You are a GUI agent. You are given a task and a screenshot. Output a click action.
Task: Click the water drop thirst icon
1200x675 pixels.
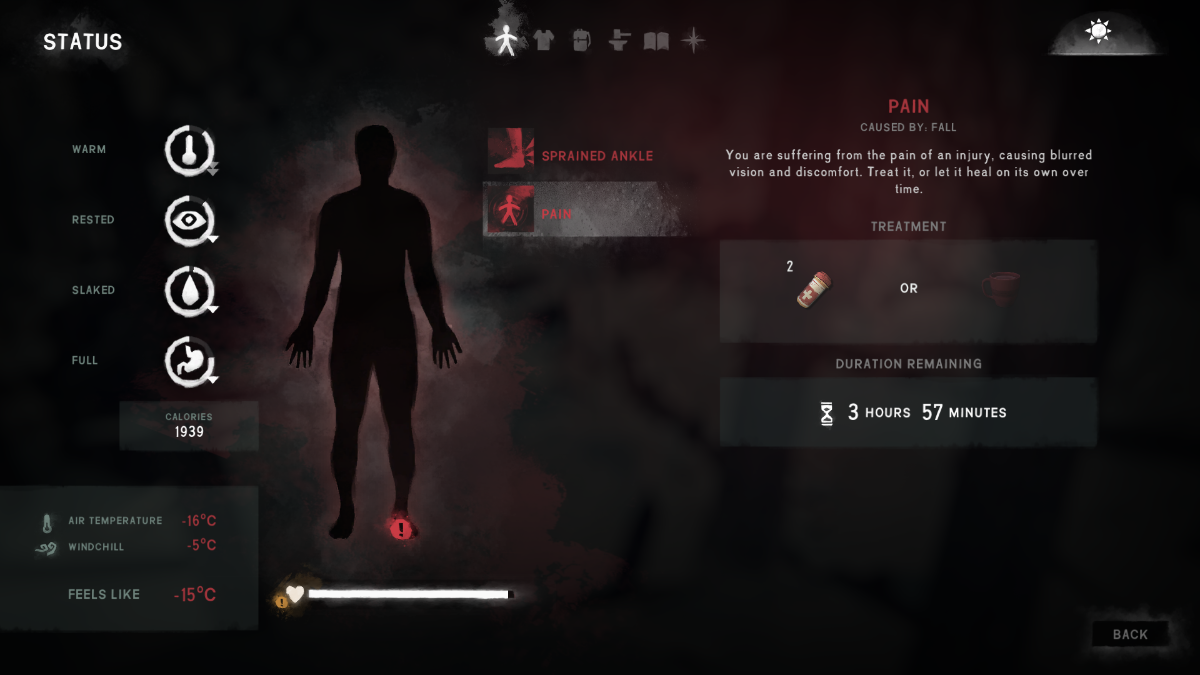click(189, 290)
